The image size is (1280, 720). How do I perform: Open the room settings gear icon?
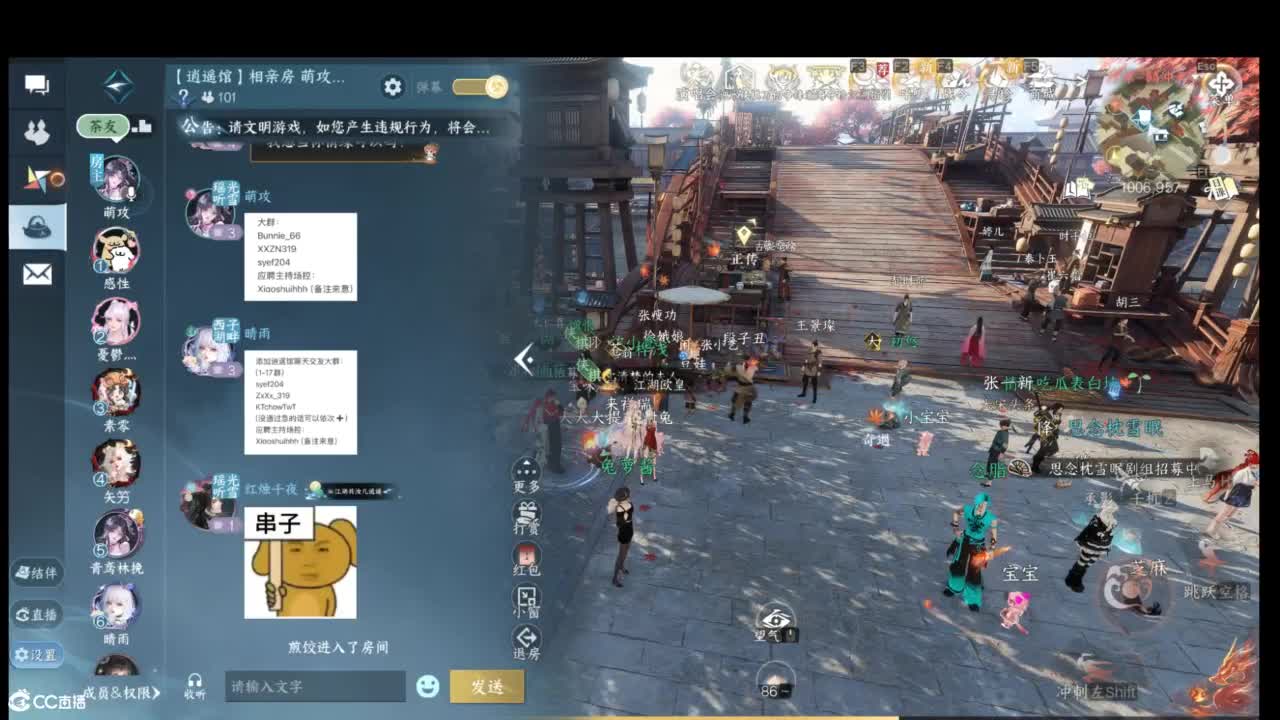(393, 86)
